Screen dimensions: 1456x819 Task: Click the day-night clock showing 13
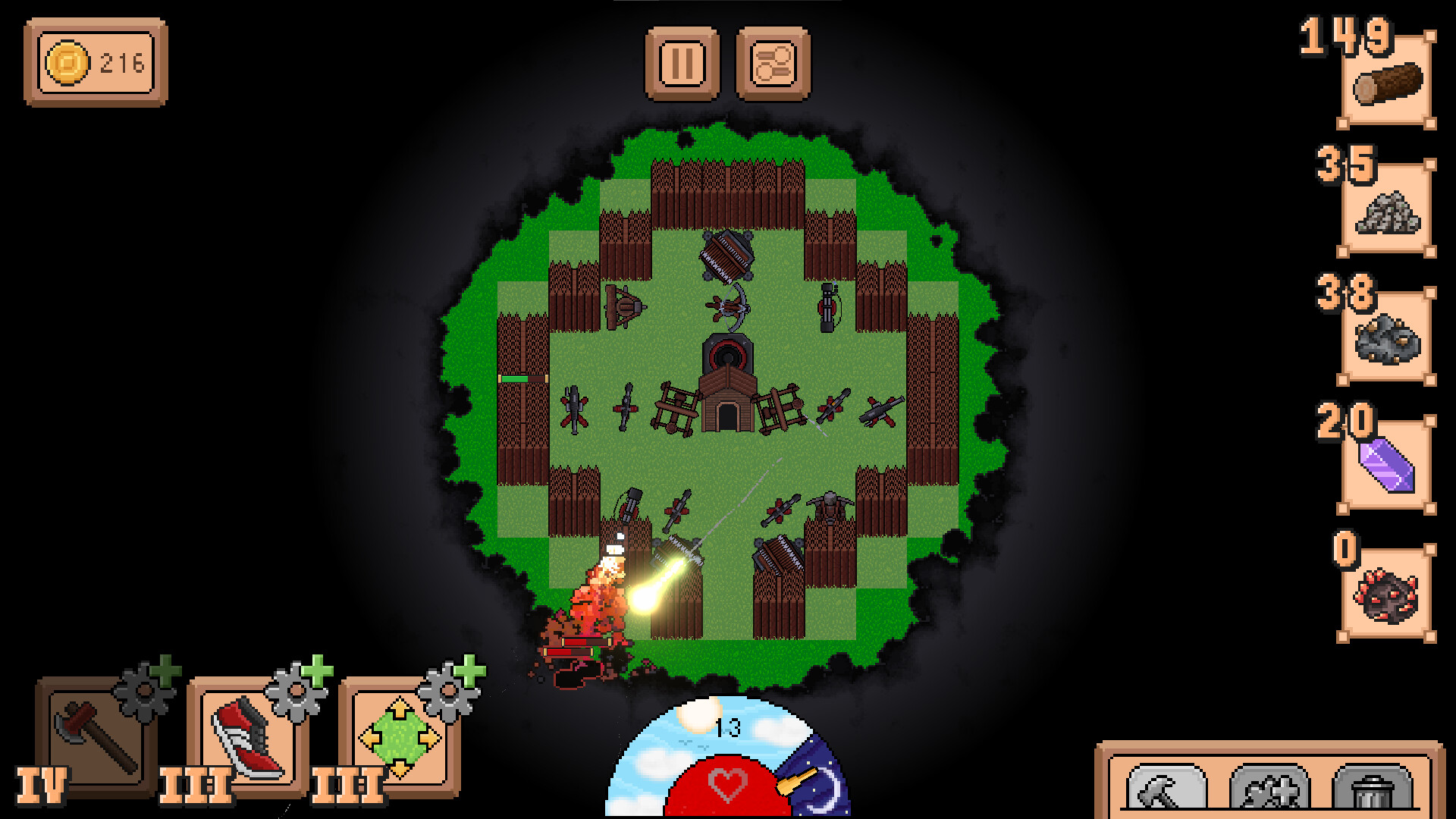tap(727, 726)
